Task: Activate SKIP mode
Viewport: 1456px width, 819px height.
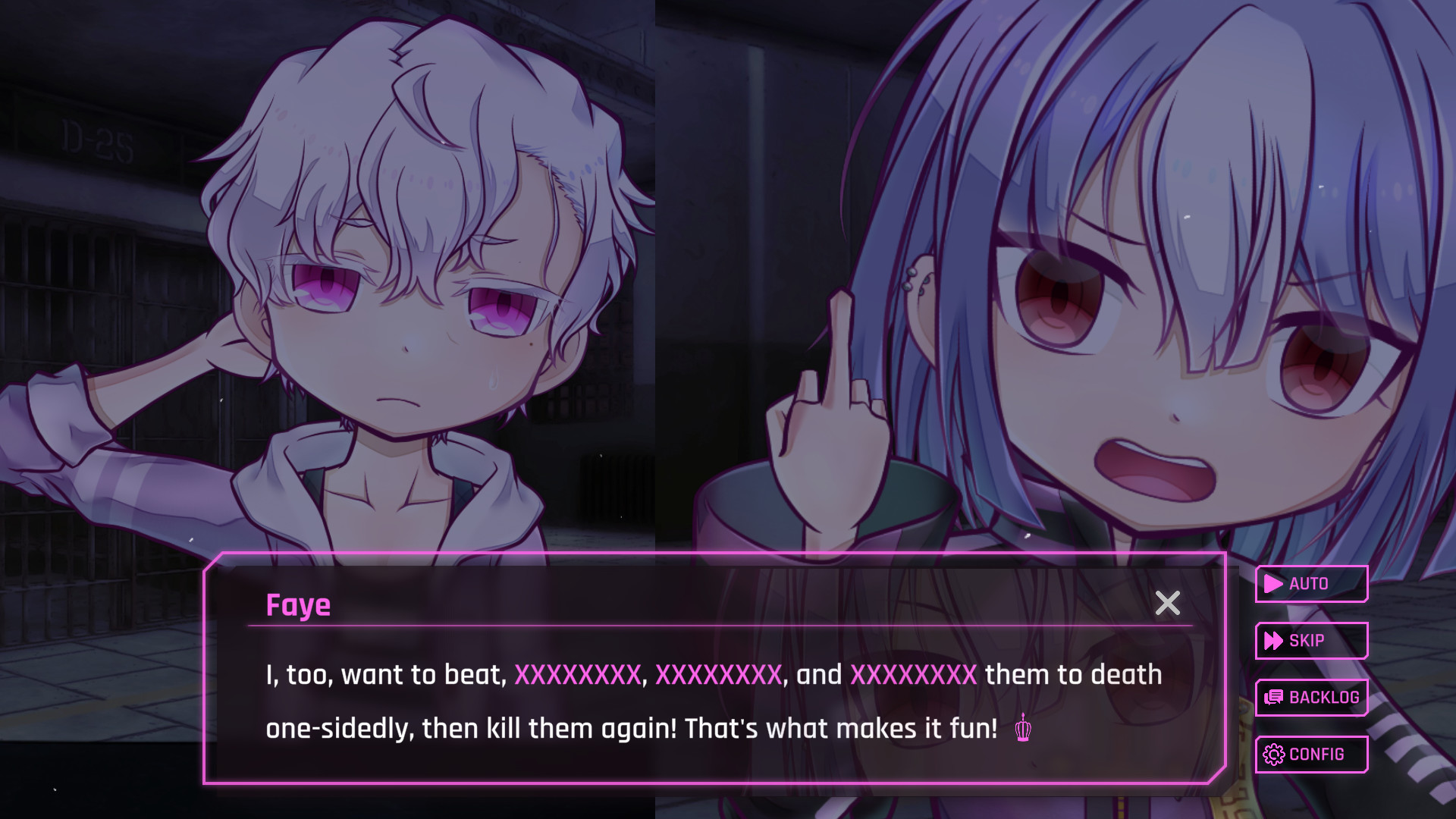Action: (1311, 641)
